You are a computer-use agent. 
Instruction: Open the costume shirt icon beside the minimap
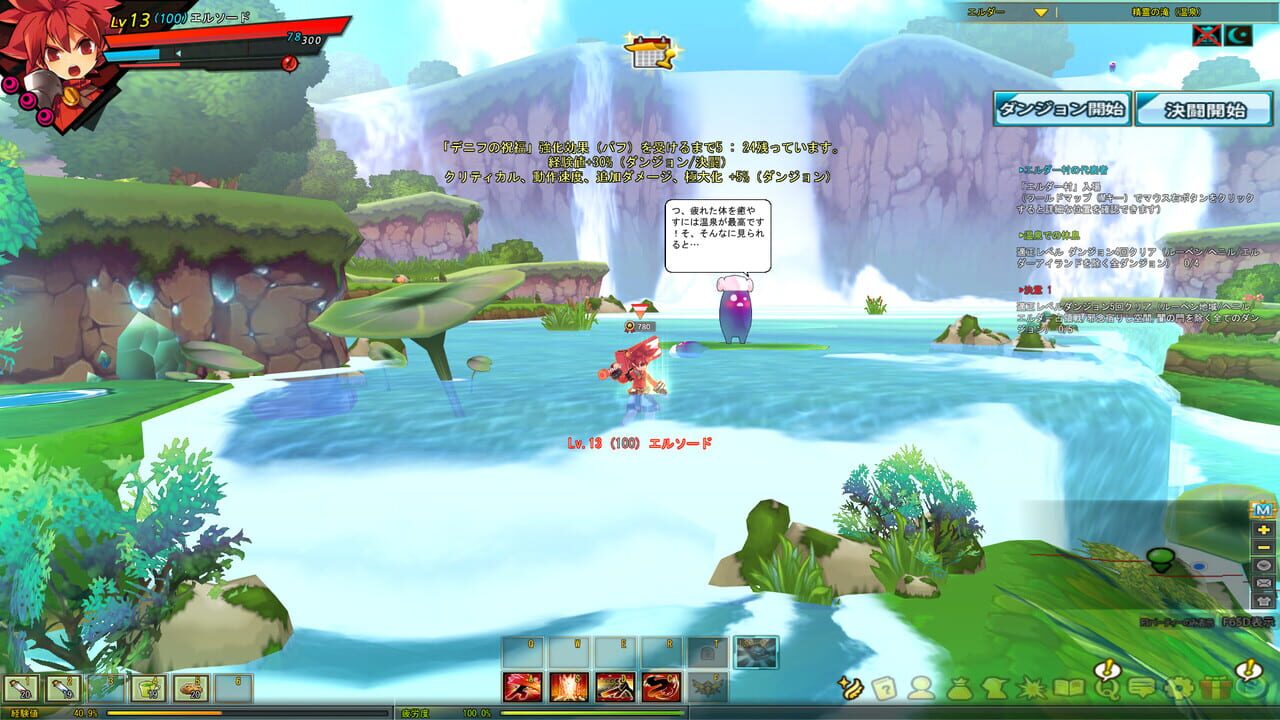pos(1263,598)
